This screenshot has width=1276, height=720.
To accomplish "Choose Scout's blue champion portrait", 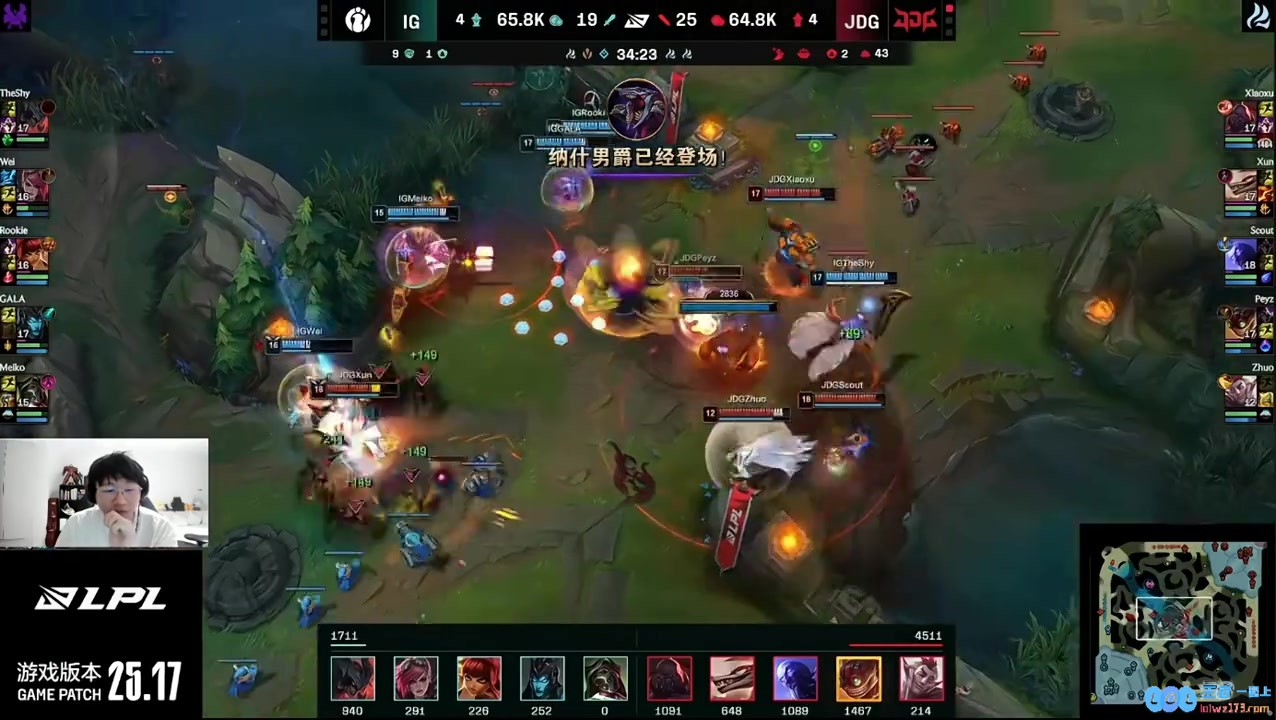I will 1242,254.
